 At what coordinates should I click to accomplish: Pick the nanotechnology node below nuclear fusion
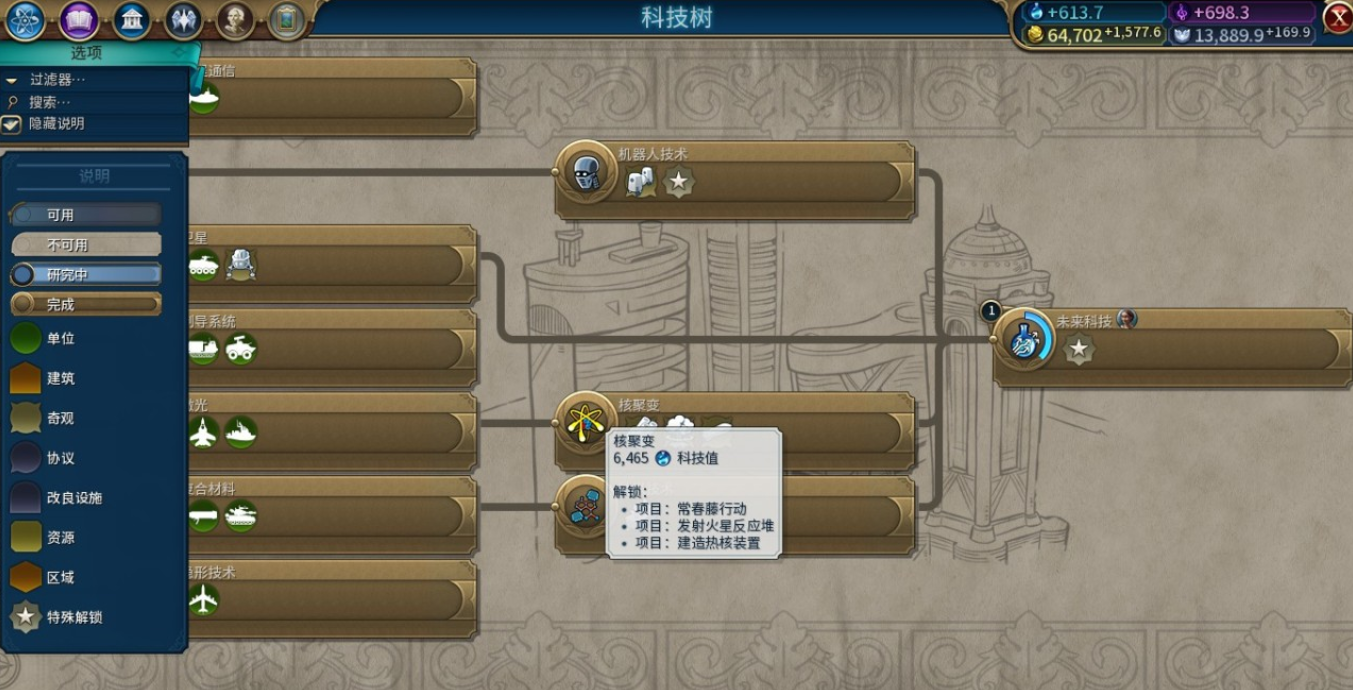(x=584, y=505)
